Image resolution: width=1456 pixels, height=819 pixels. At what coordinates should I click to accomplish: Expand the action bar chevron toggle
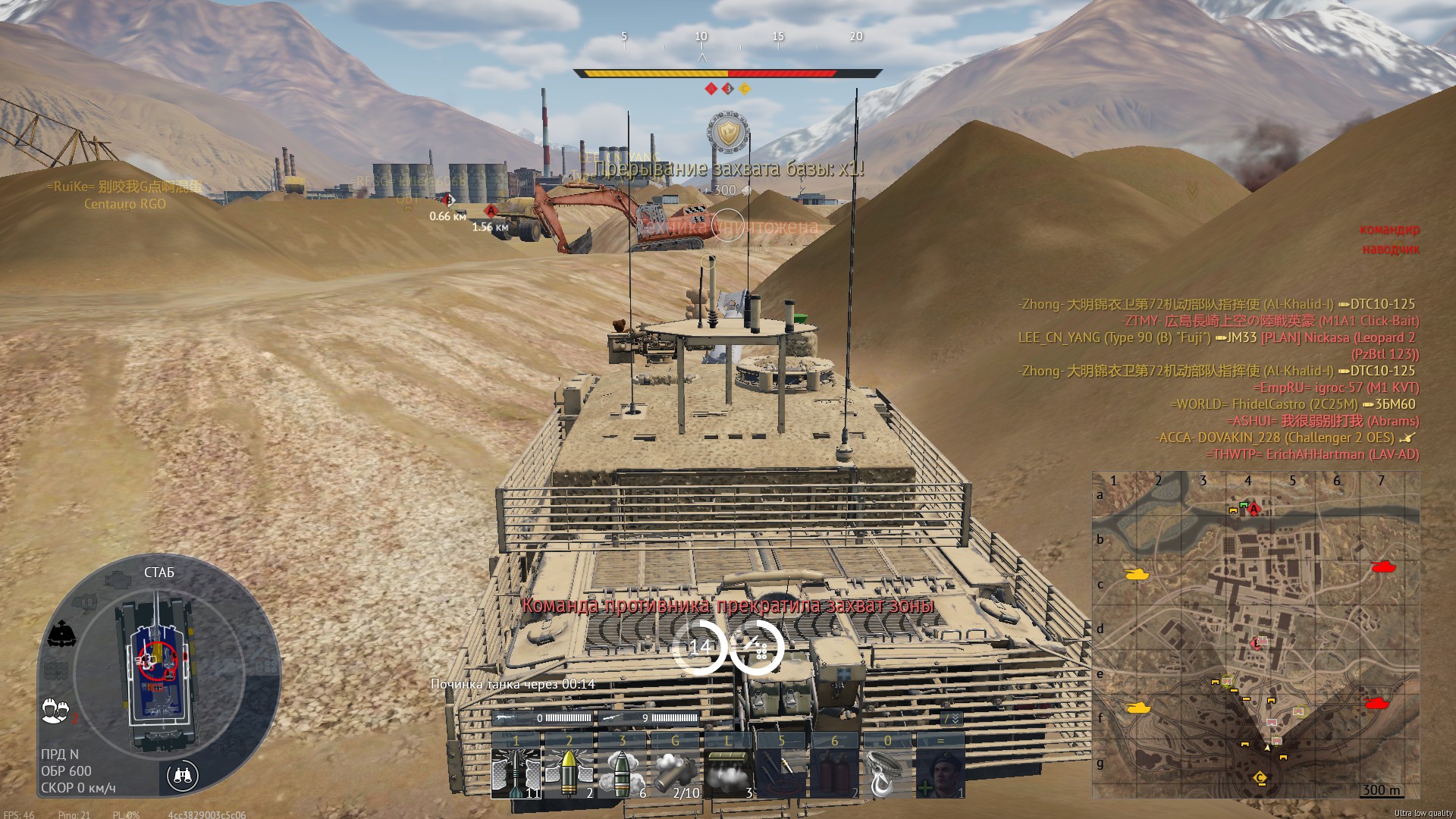coord(951,718)
